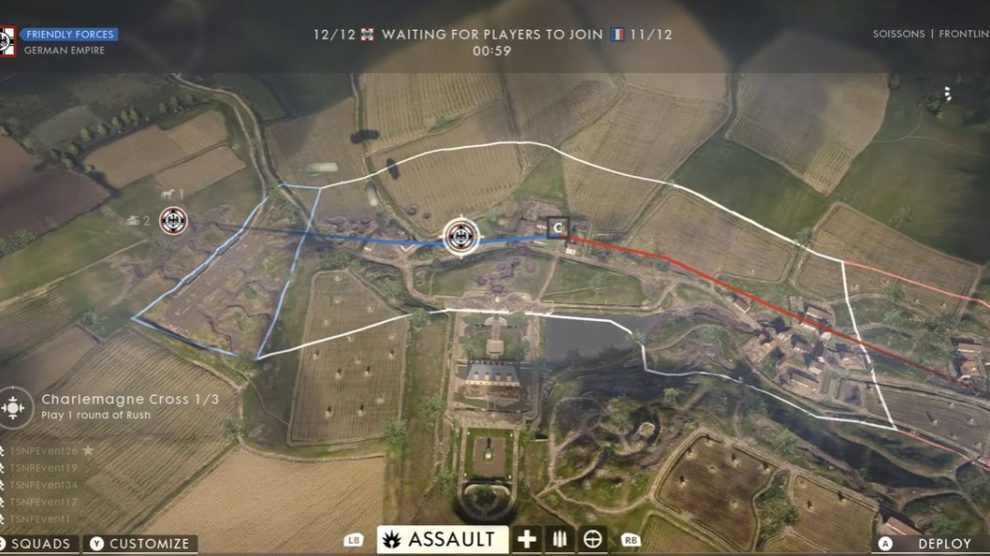Select the highlighted frontline spawn point
This screenshot has width=990, height=556.
(460, 236)
